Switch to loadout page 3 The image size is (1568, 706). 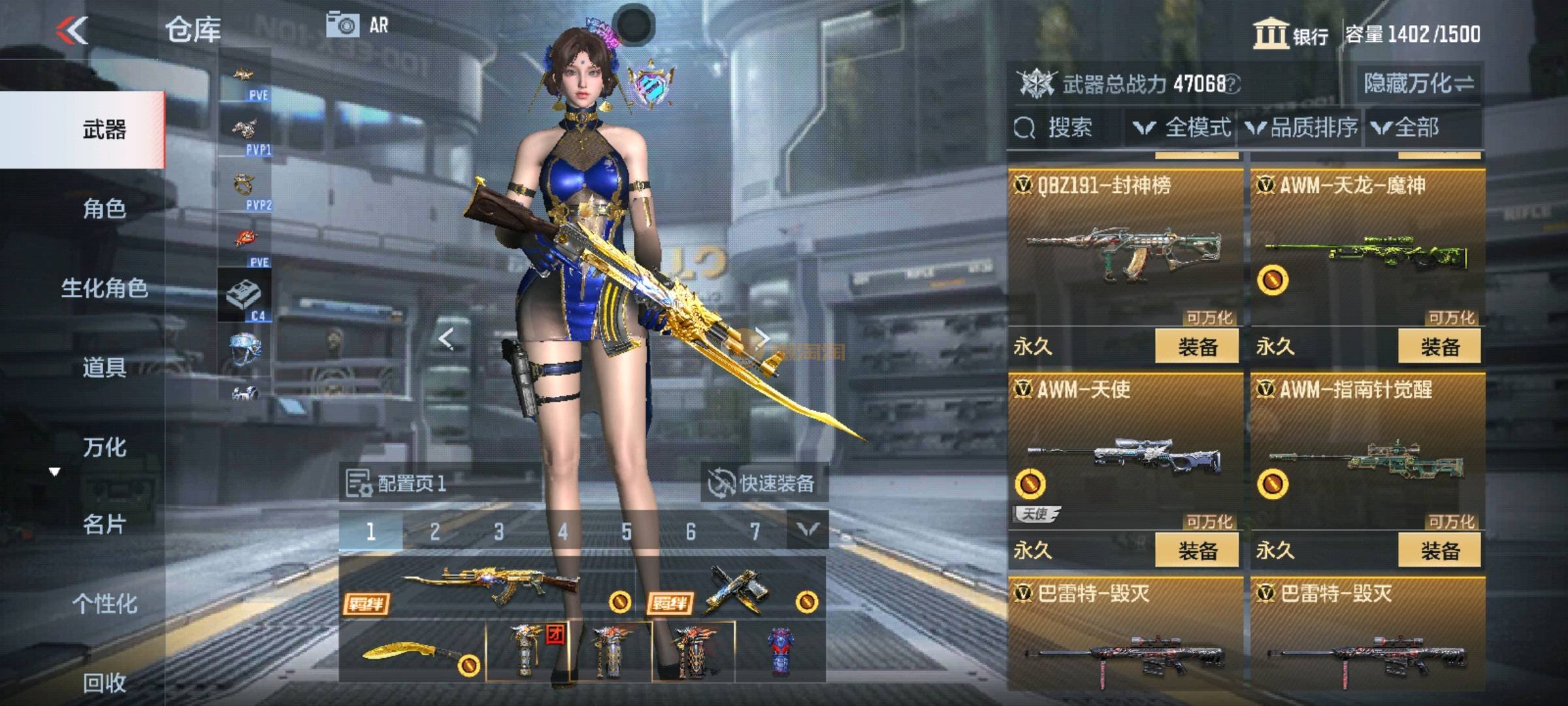click(498, 531)
